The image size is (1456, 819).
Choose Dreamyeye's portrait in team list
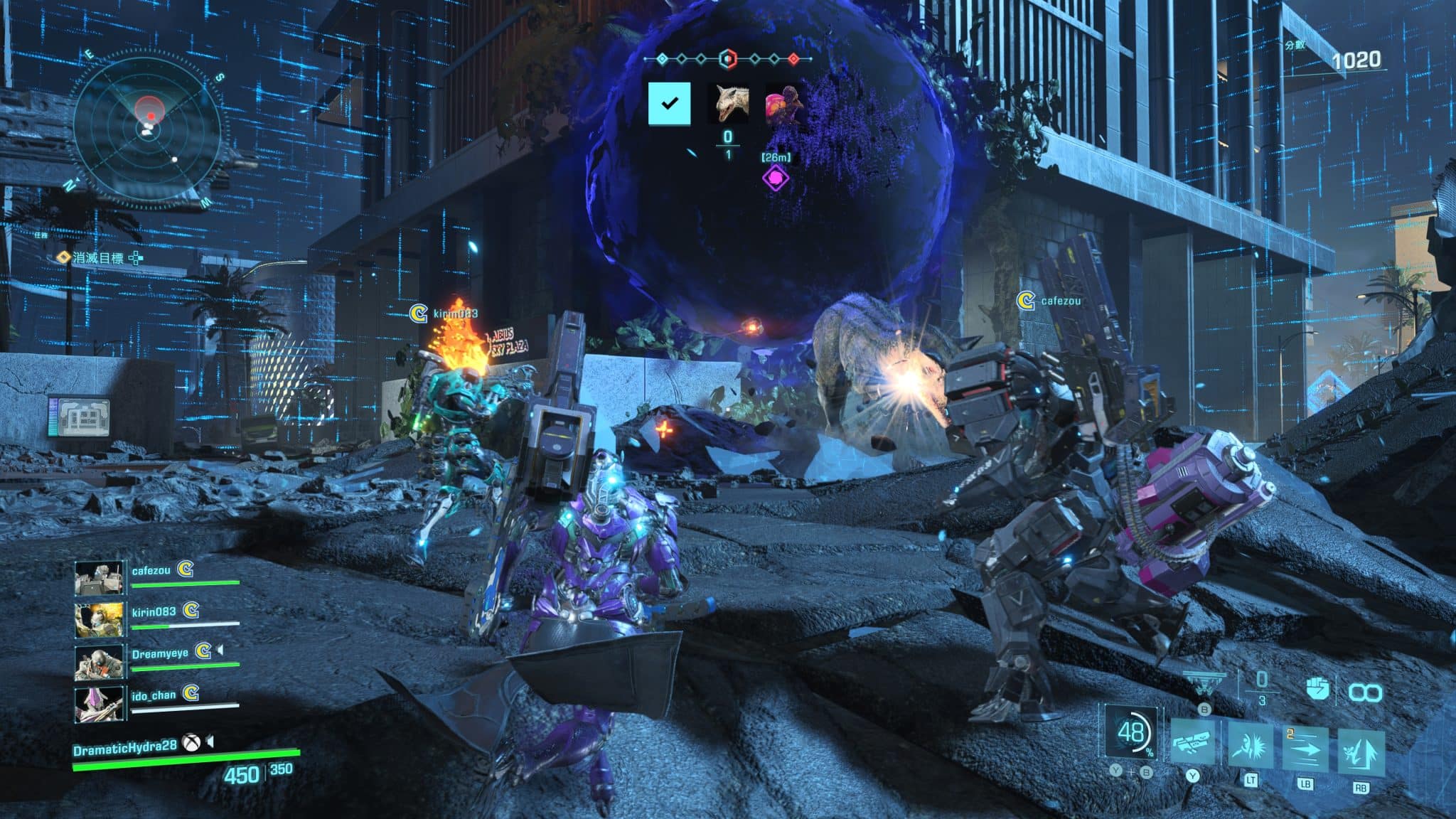point(99,660)
